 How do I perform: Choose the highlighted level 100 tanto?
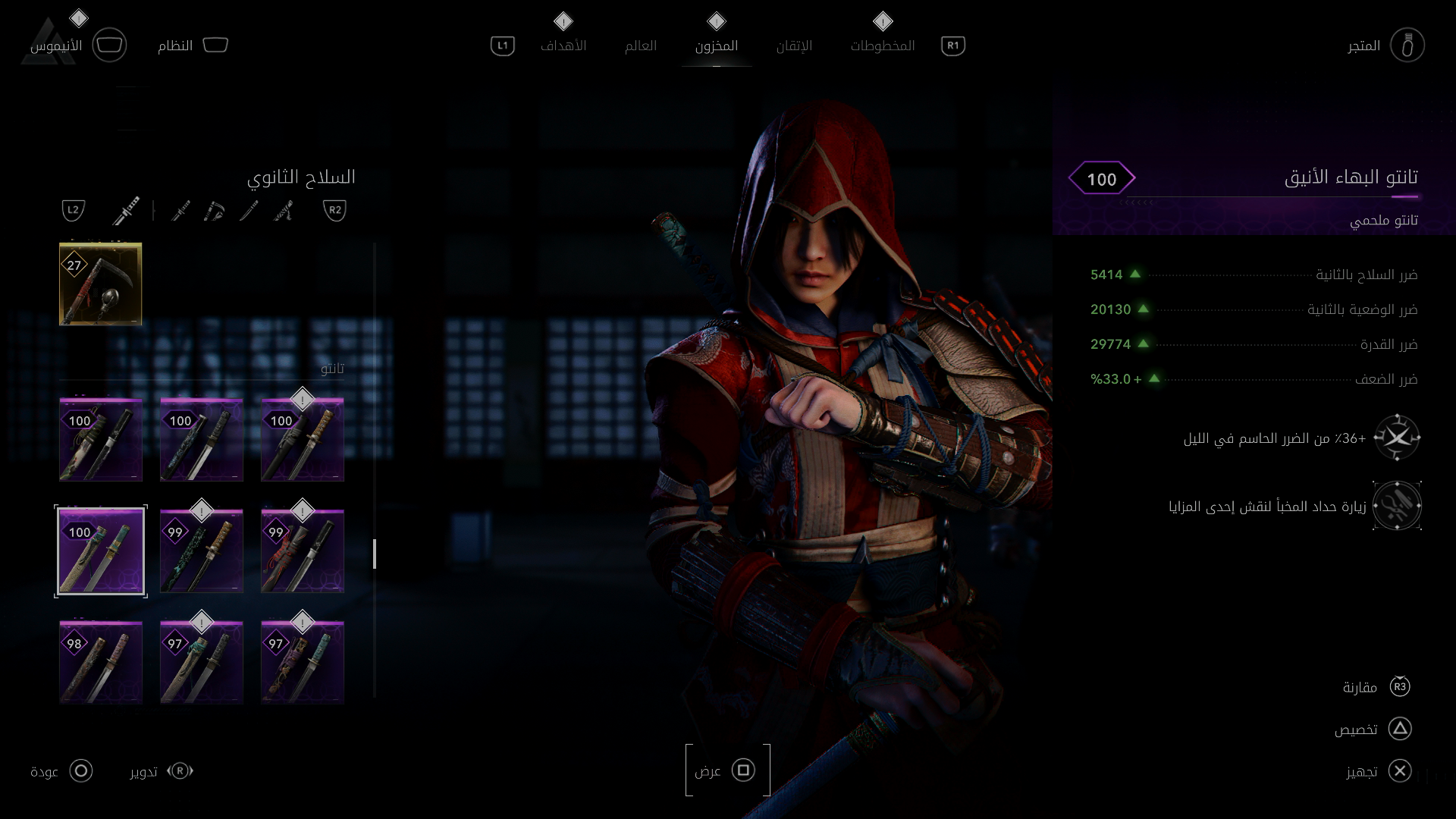click(101, 551)
